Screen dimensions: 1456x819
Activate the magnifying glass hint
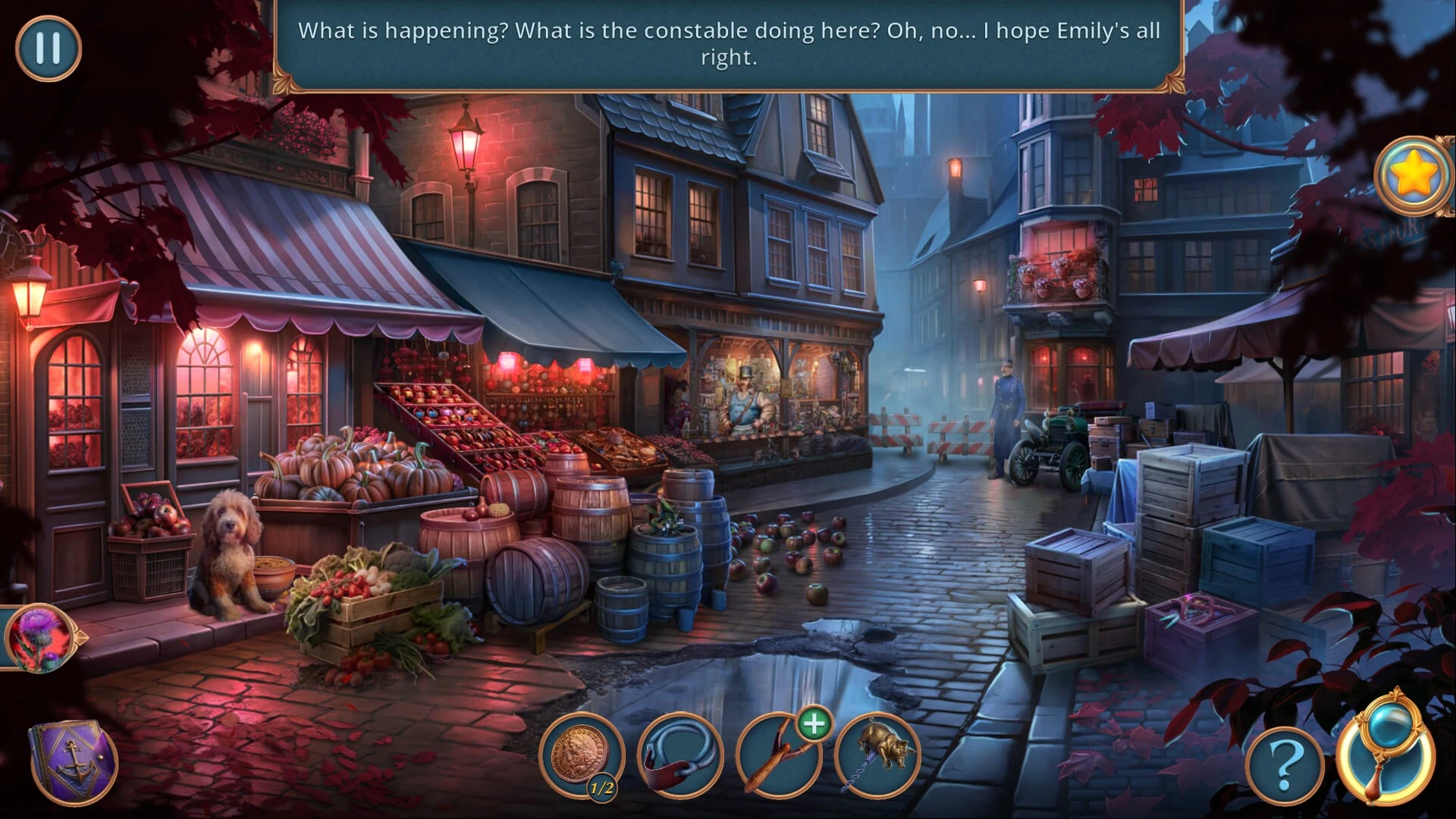coord(1386,752)
